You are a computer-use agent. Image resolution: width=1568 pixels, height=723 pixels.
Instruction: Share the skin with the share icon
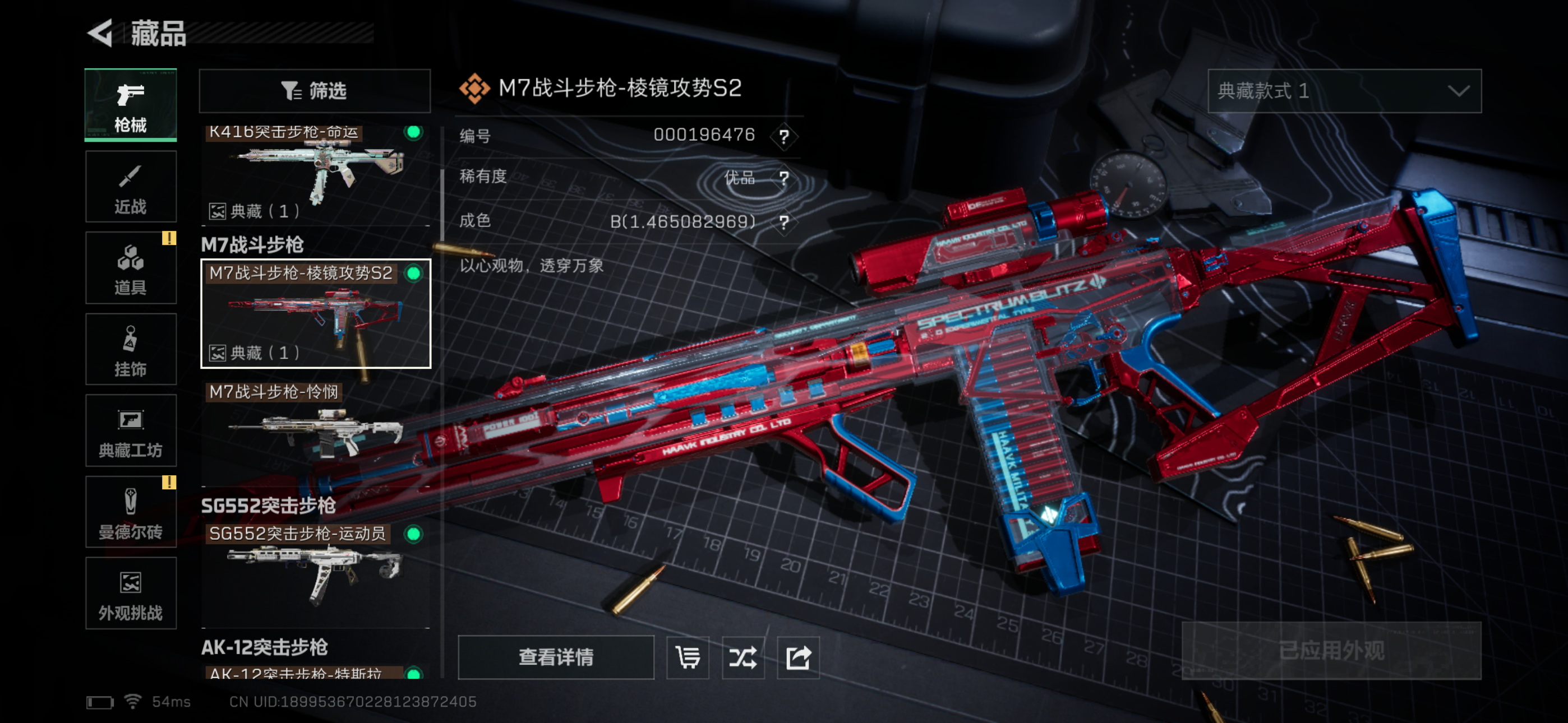pyautogui.click(x=798, y=657)
